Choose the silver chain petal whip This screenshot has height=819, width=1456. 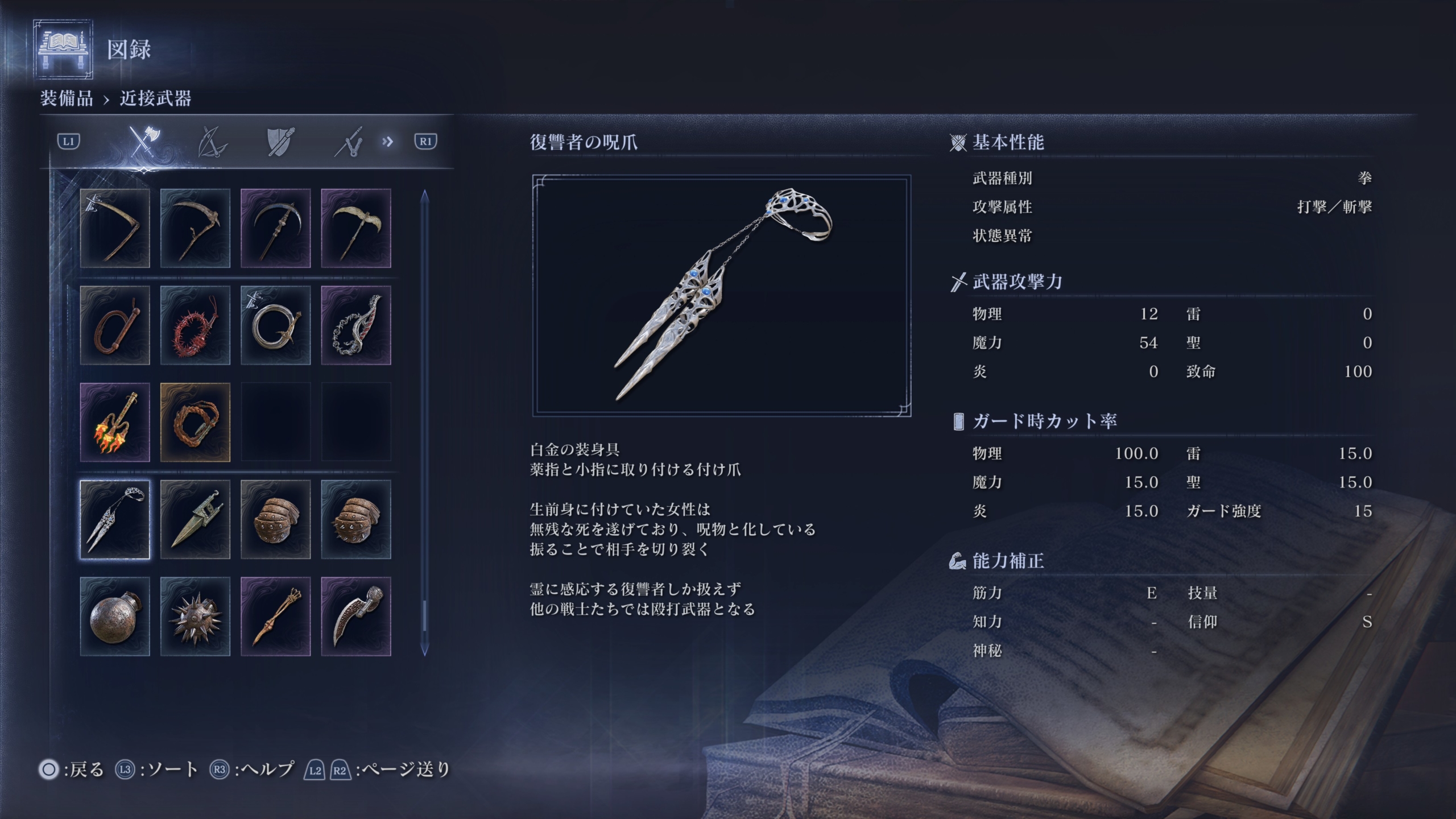pos(356,325)
